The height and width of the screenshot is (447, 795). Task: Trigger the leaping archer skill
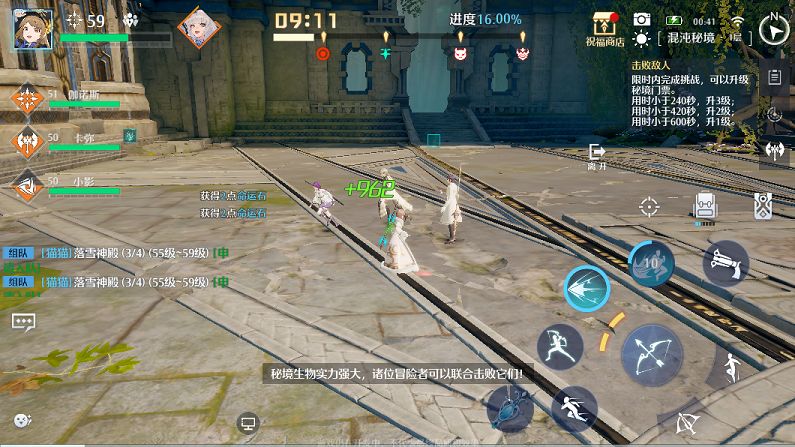(560, 347)
